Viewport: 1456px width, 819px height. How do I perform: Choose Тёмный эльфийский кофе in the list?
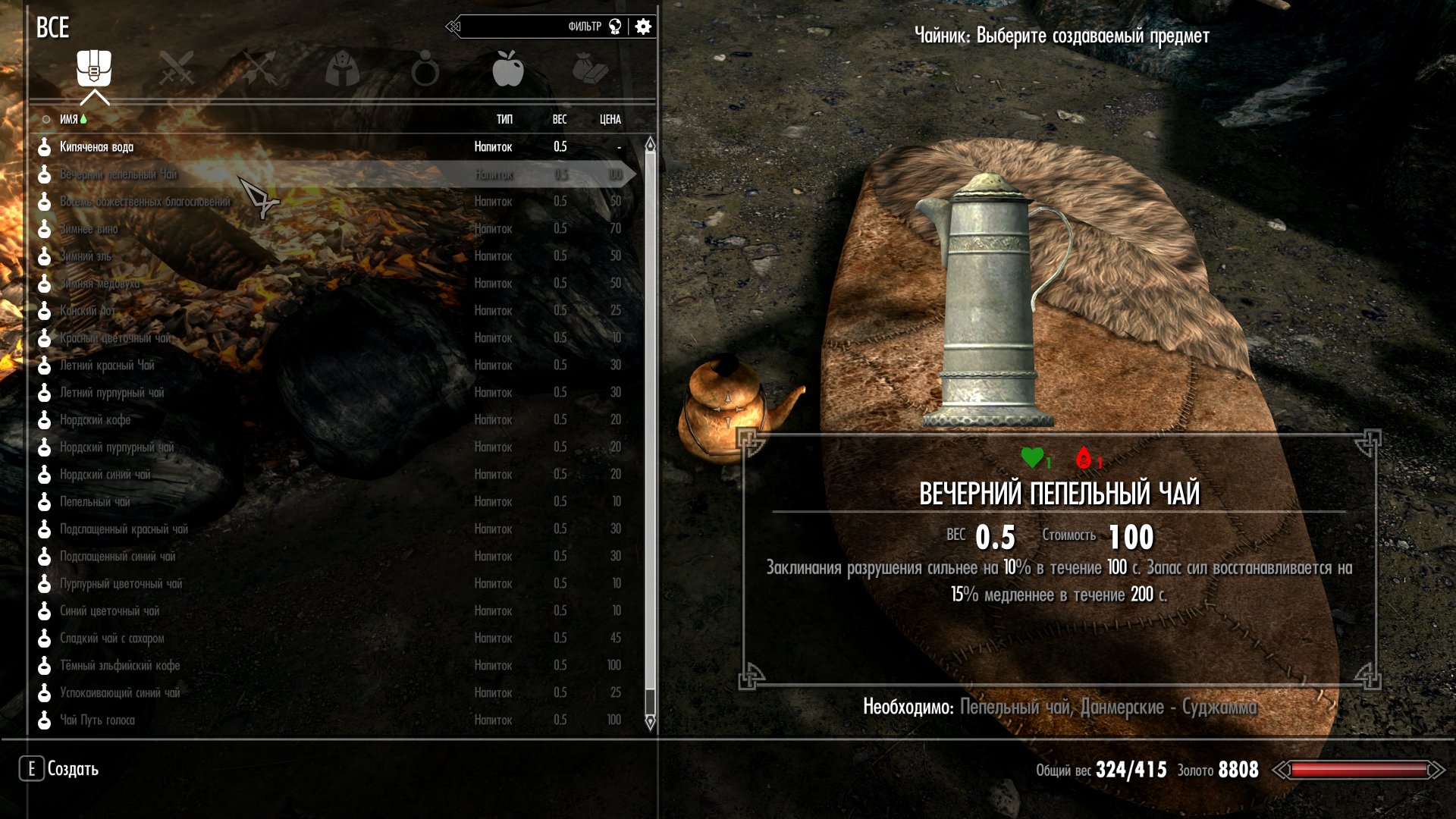[x=120, y=666]
